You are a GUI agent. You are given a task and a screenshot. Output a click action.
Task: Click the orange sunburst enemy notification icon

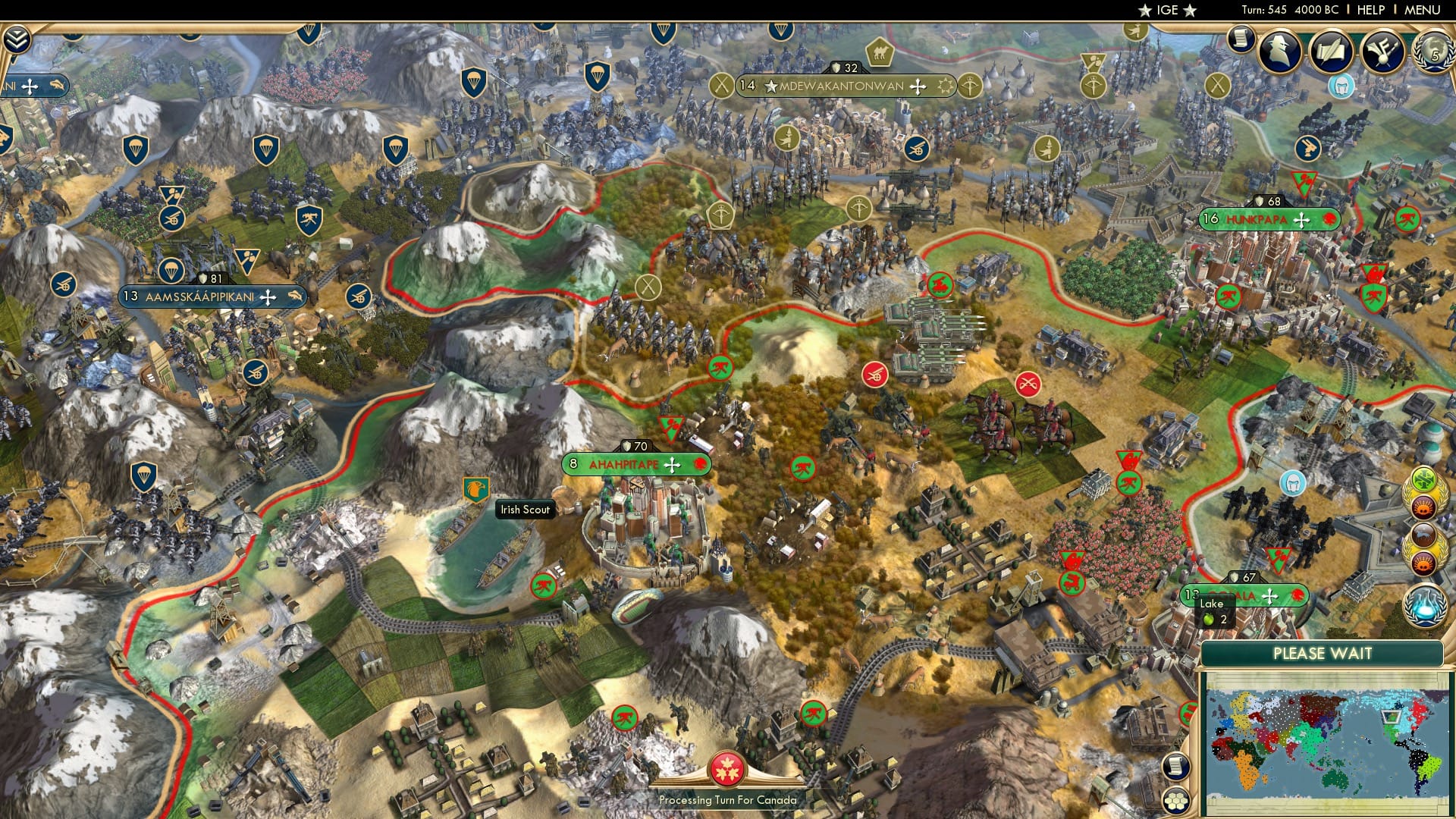click(x=1424, y=506)
